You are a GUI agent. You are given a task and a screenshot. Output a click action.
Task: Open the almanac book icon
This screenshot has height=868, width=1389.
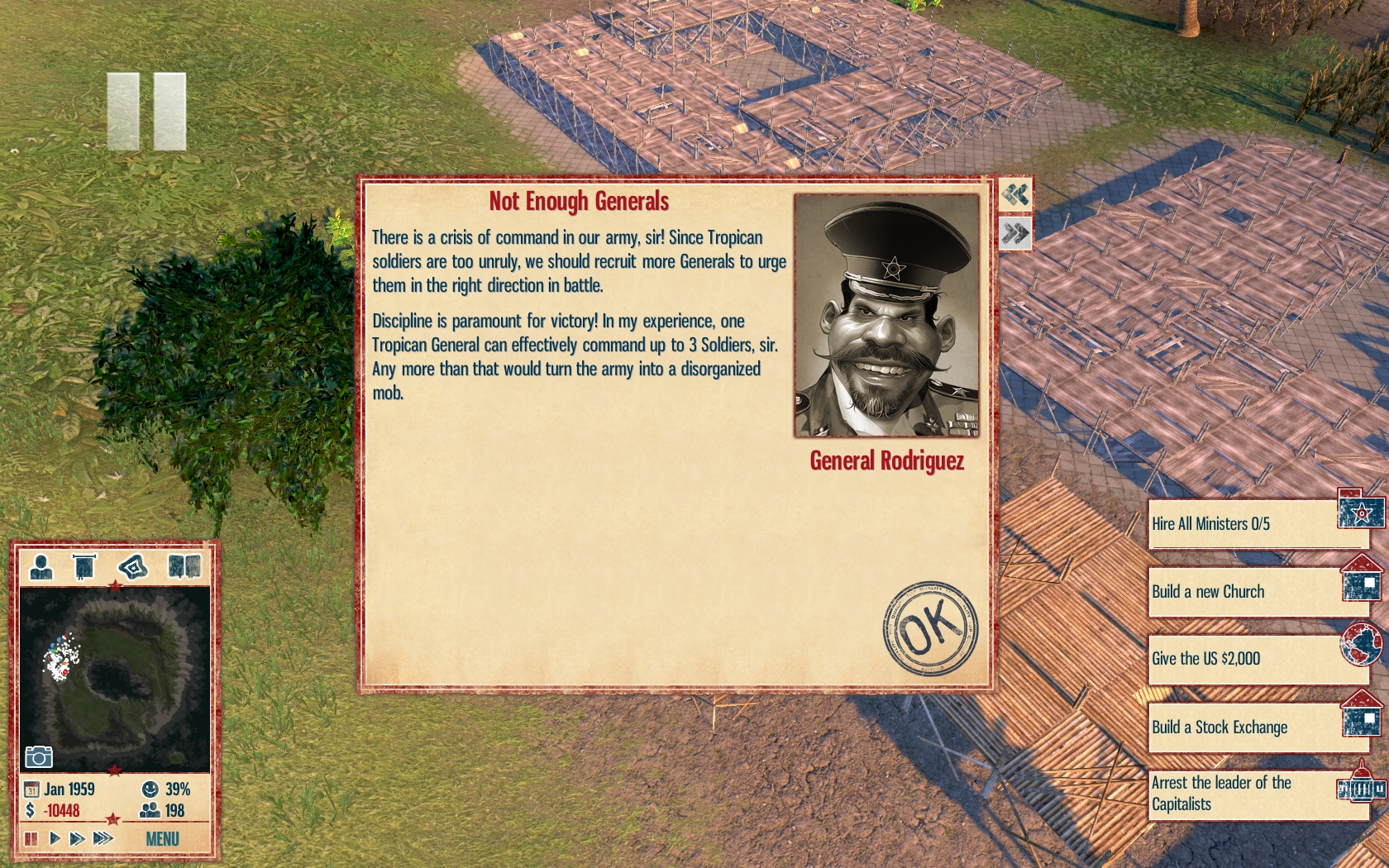pos(184,567)
